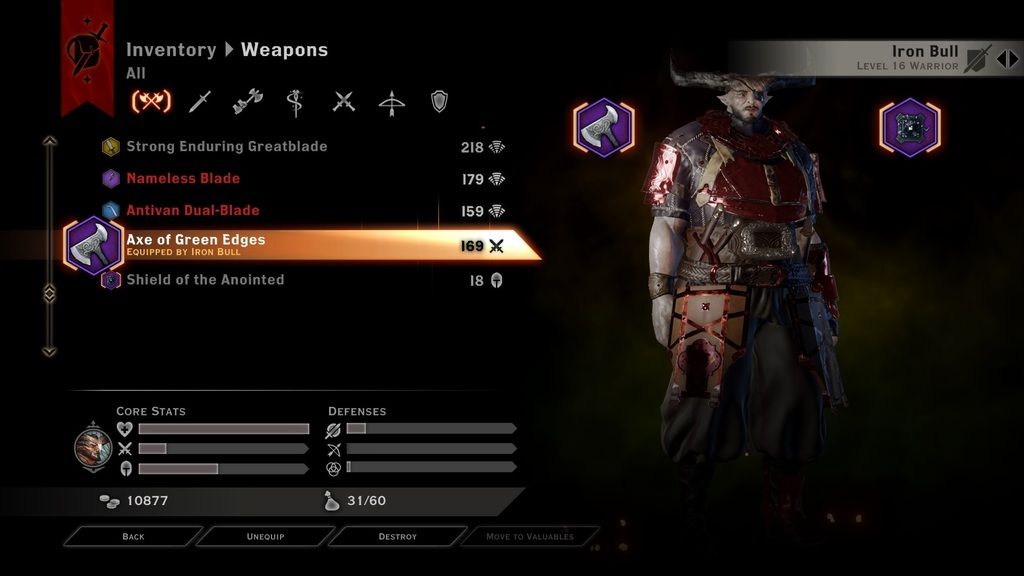The image size is (1024, 576).
Task: Open the purple equipped shield slot
Action: pyautogui.click(x=910, y=127)
